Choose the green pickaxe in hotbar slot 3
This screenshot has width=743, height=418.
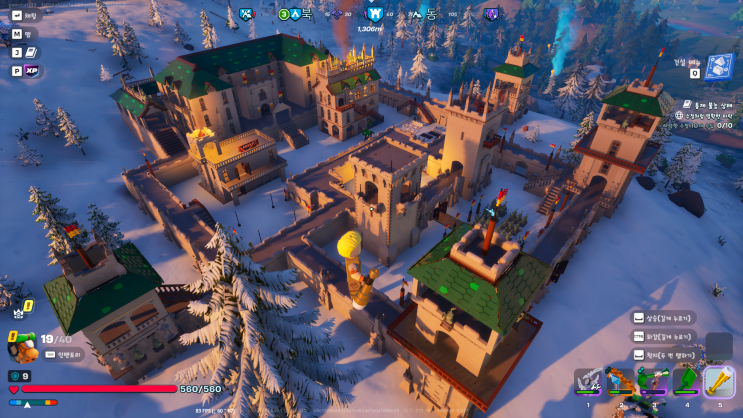[x=654, y=383]
